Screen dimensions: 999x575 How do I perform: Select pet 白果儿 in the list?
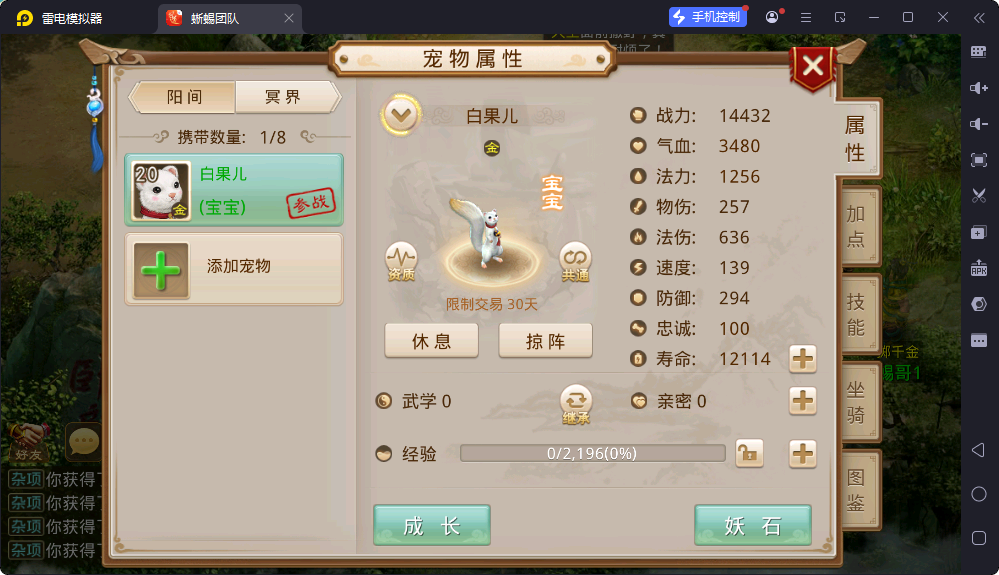233,189
